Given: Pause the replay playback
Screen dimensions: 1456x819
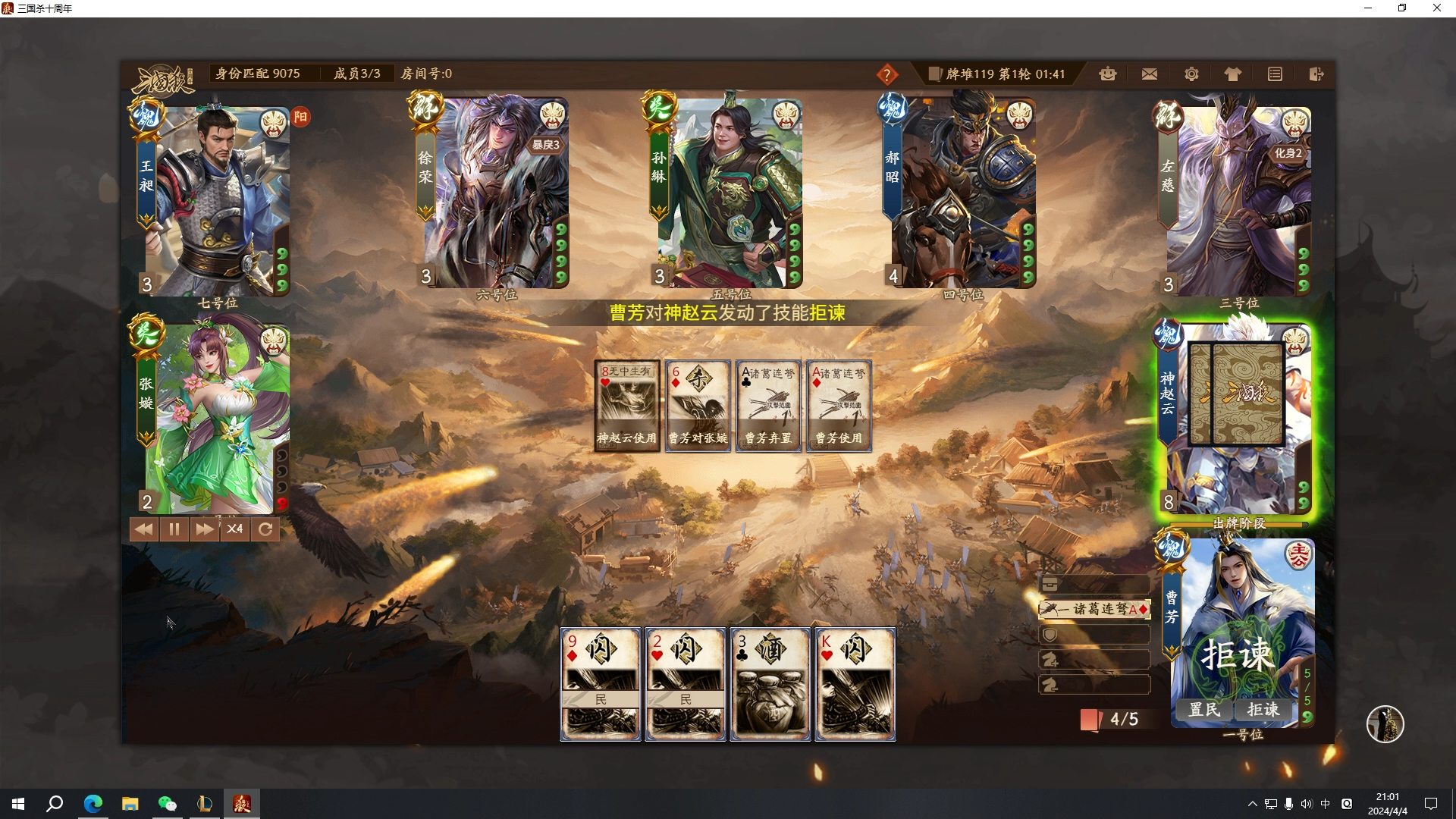Looking at the screenshot, I should pos(174,529).
